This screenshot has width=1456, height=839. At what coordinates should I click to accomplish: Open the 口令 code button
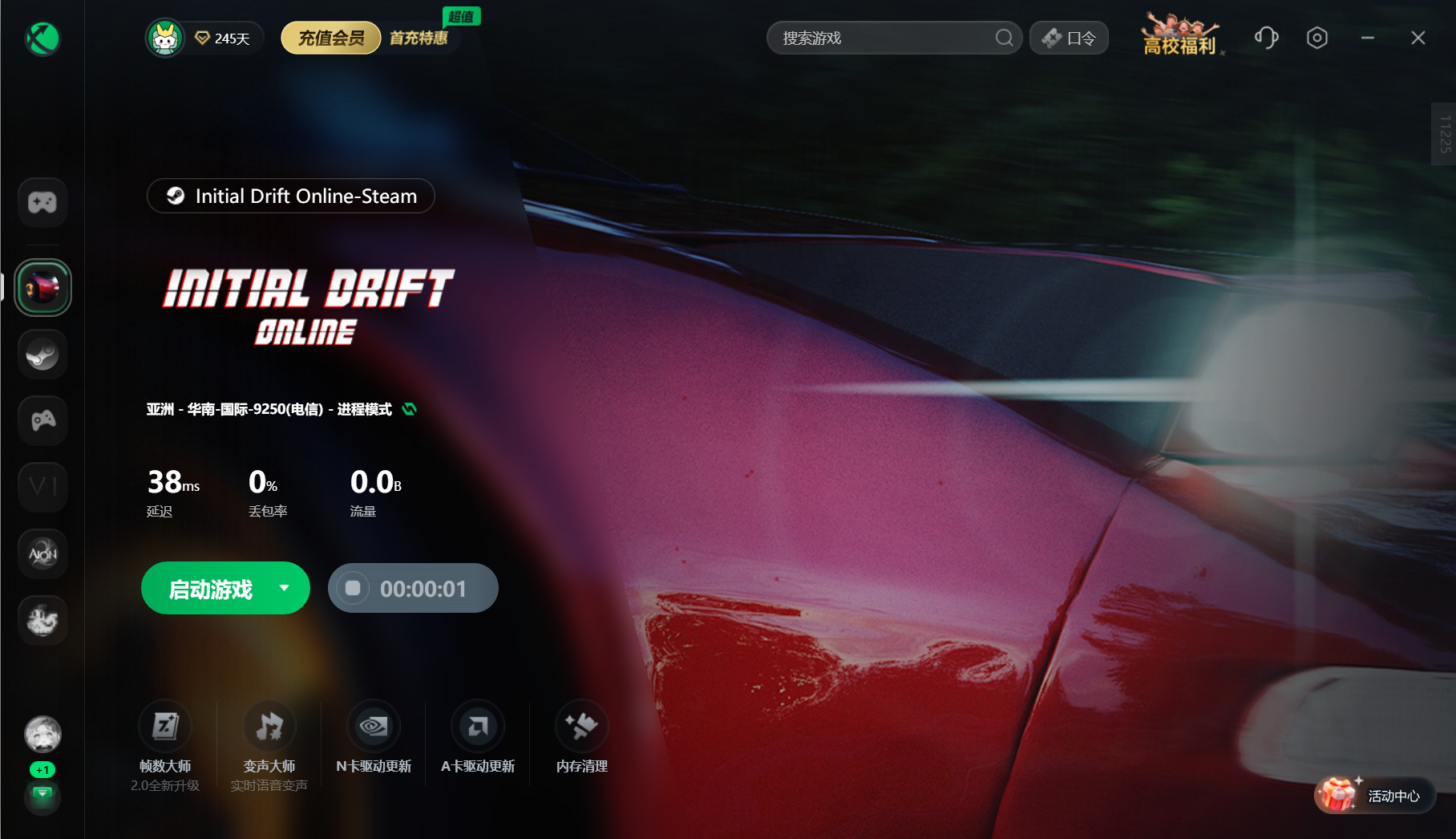pos(1069,38)
